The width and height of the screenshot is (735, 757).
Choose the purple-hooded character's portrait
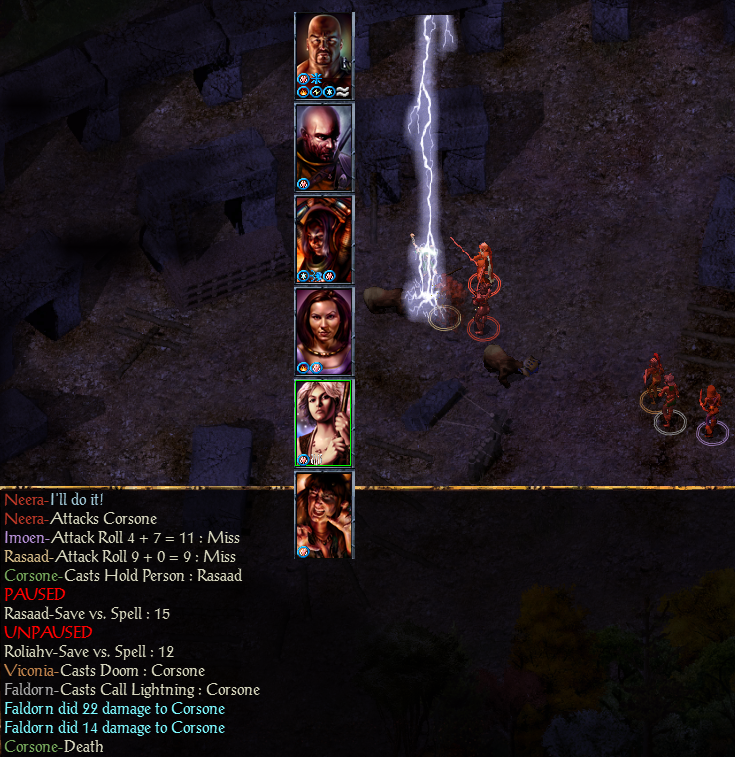324,238
